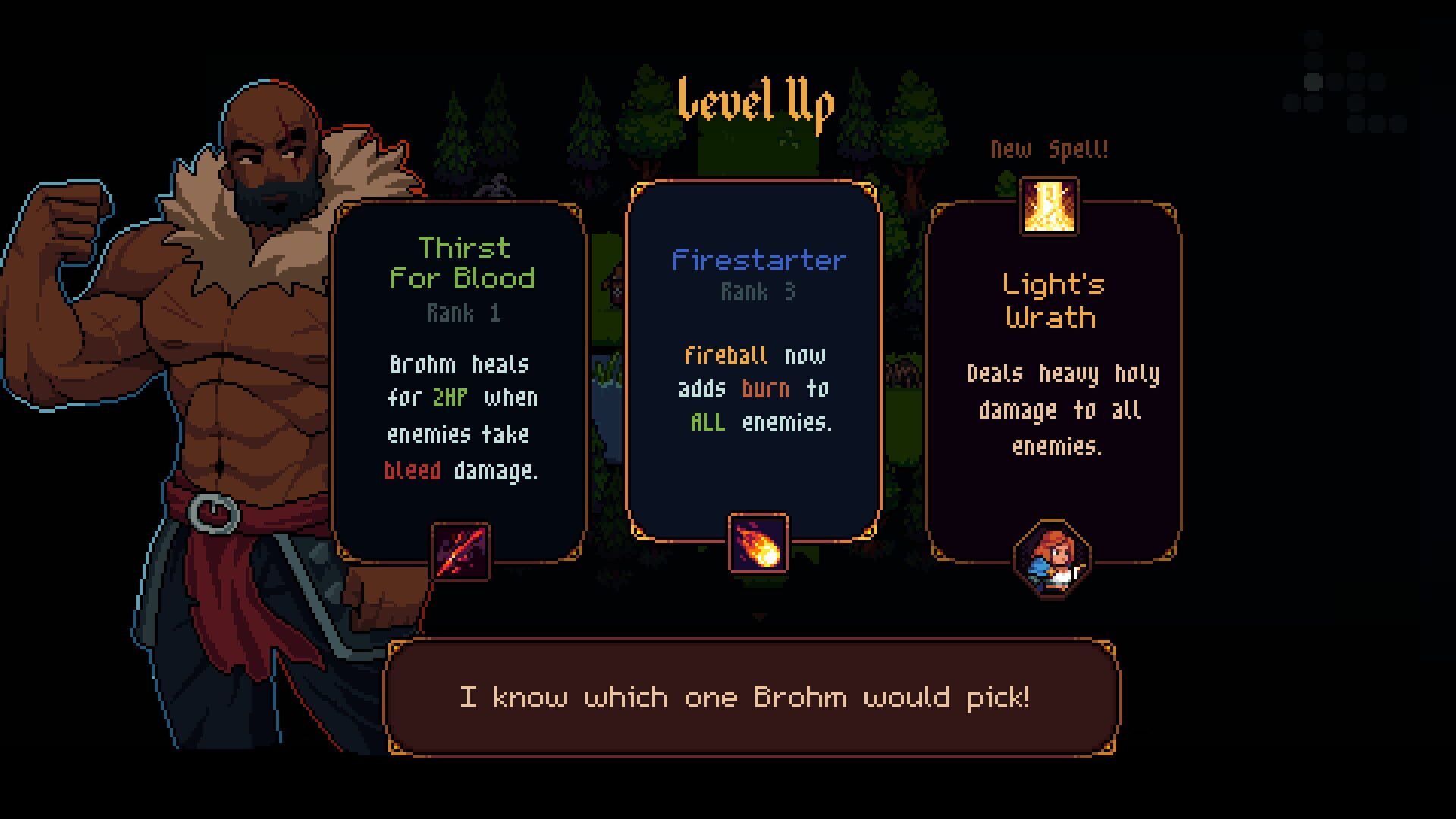1456x819 pixels.
Task: Click the New Spell! label
Action: pos(1050,149)
